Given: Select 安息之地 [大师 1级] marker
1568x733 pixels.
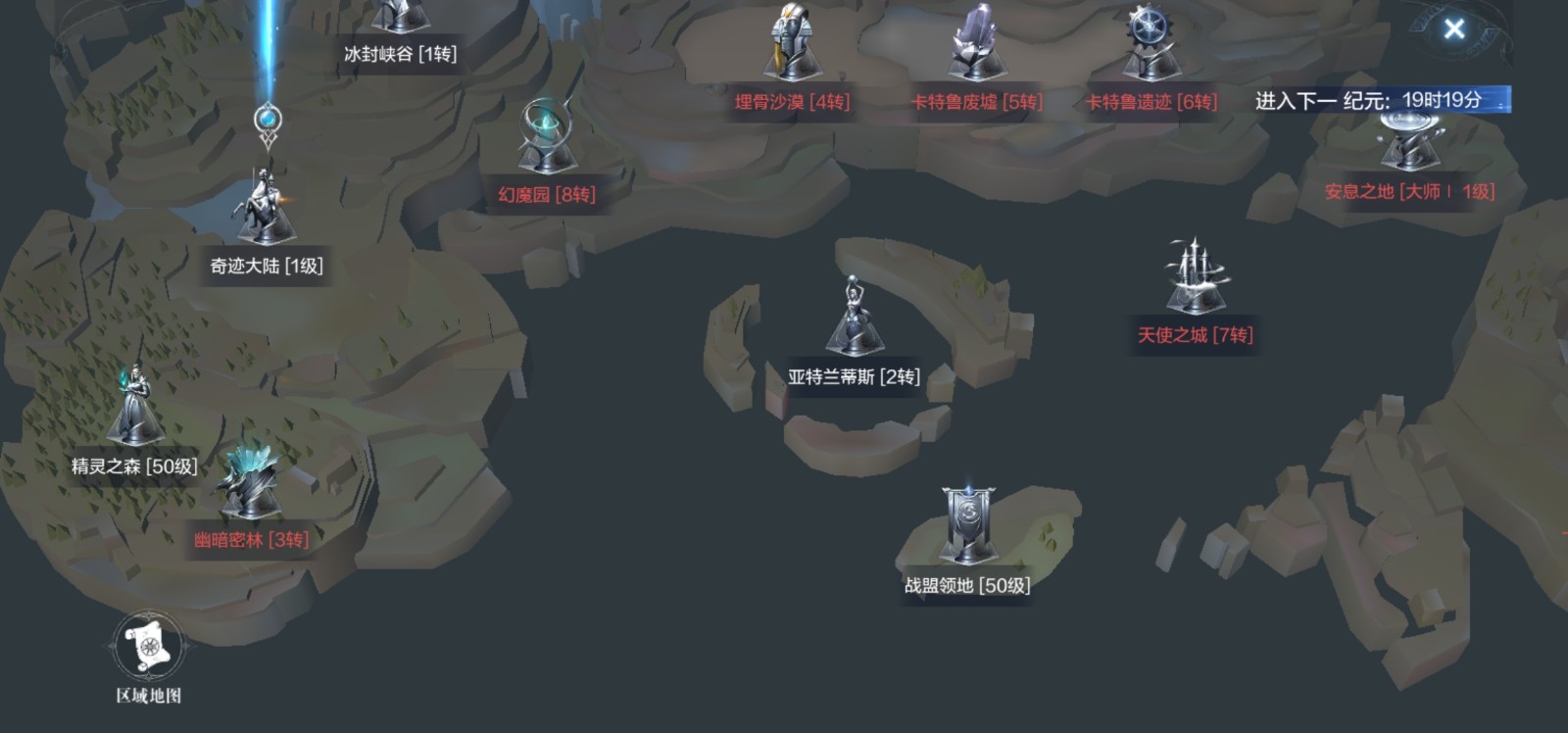Looking at the screenshot, I should [1409, 145].
